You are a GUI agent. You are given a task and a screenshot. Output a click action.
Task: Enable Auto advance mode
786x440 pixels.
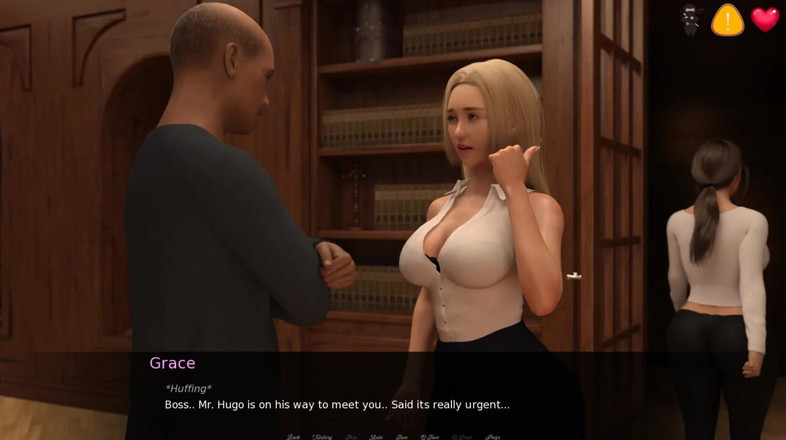coord(377,436)
